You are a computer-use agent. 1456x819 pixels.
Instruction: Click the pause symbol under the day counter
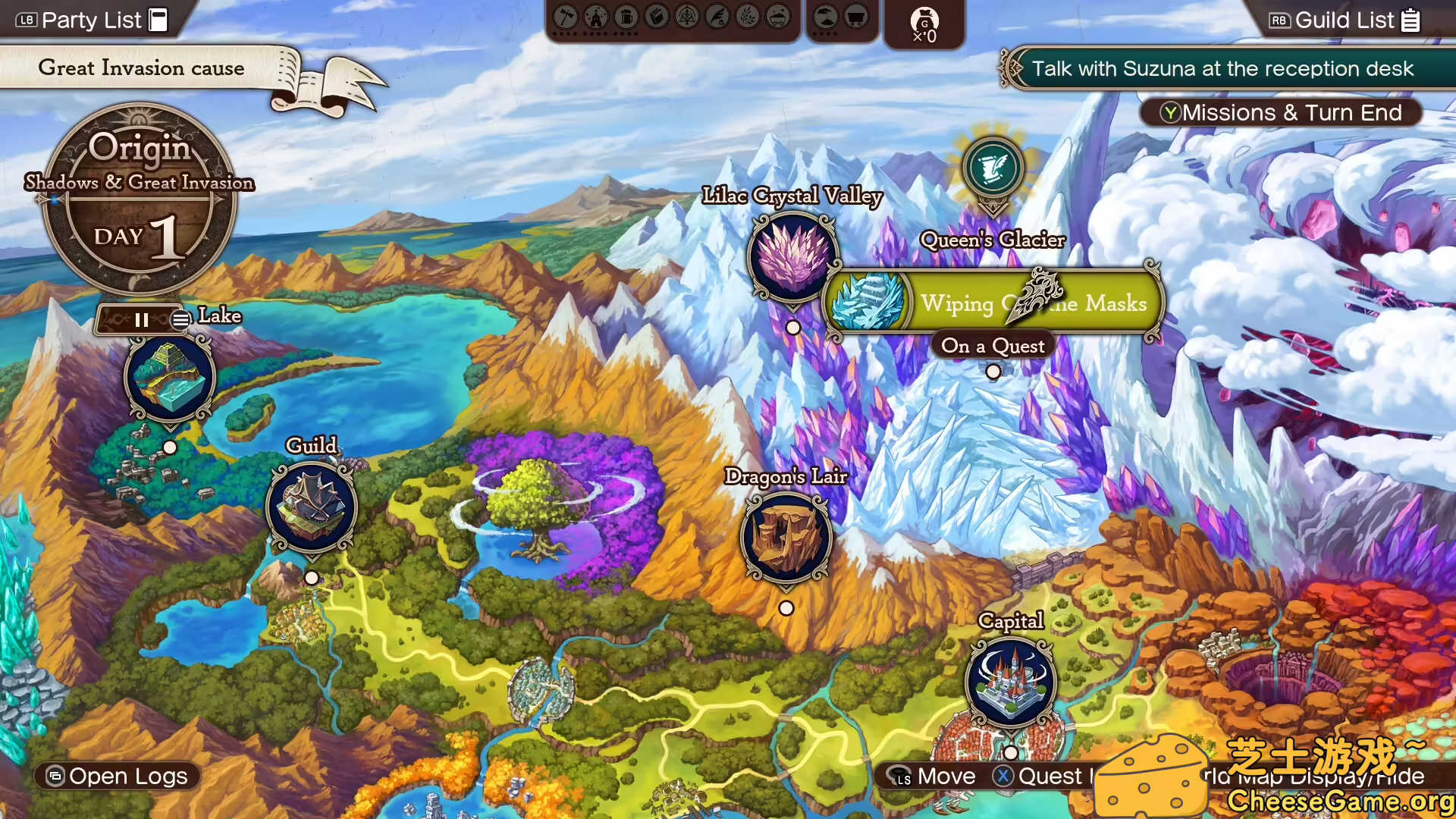point(141,320)
